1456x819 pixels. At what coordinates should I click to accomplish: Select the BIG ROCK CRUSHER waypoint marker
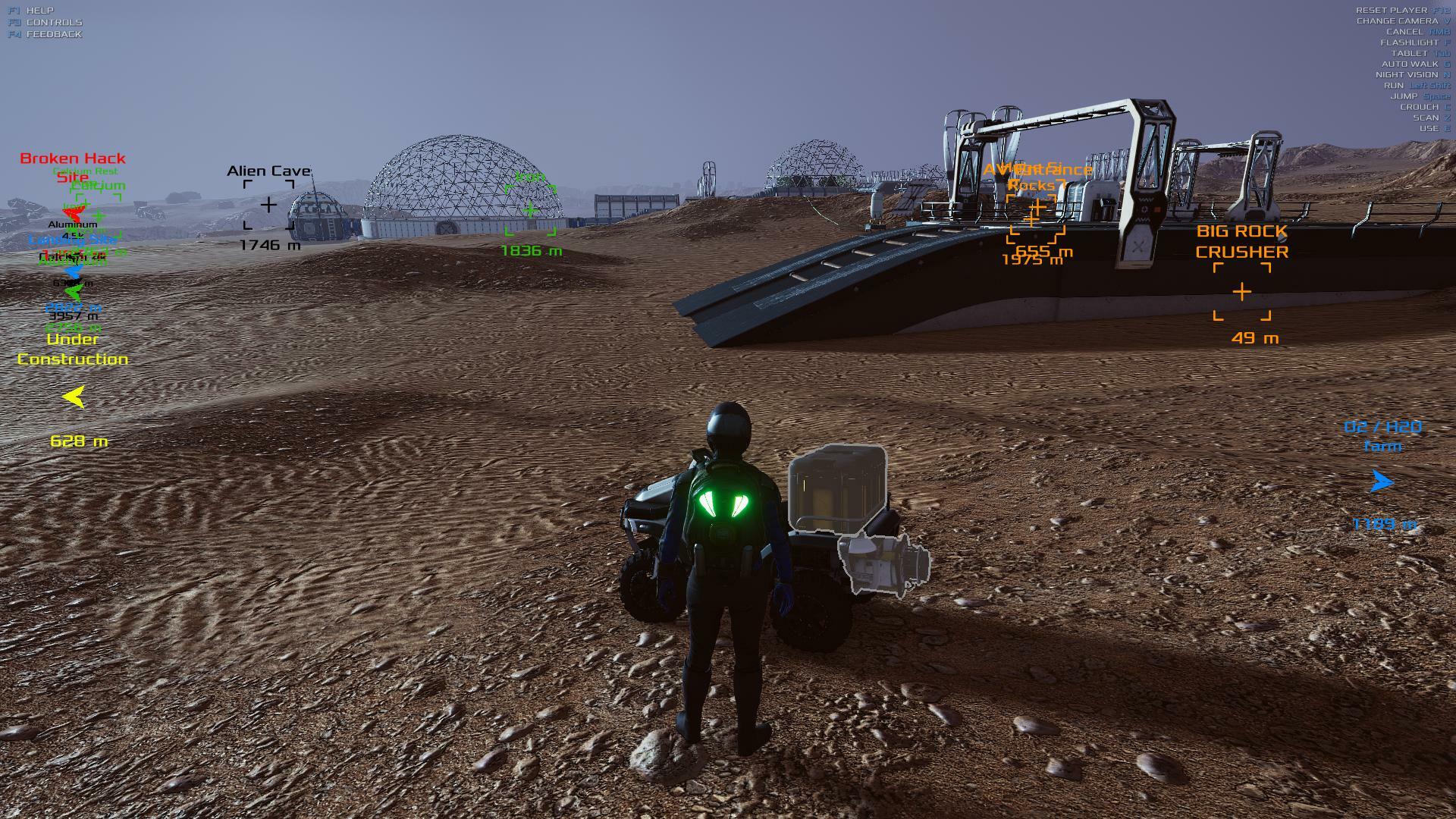1241,292
